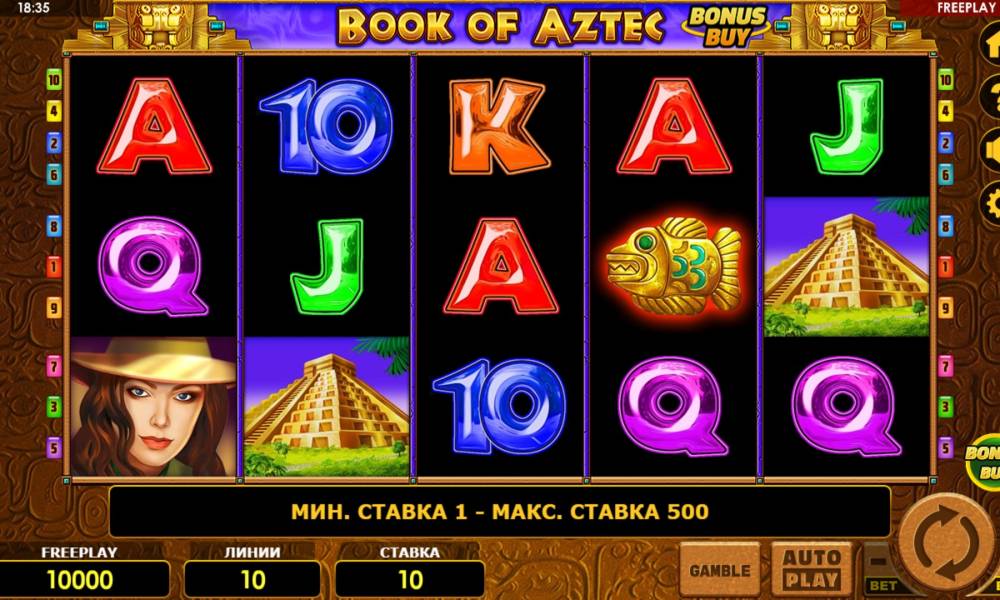Toggle the sound speaker icon
This screenshot has height=600, width=1000.
pos(990,150)
